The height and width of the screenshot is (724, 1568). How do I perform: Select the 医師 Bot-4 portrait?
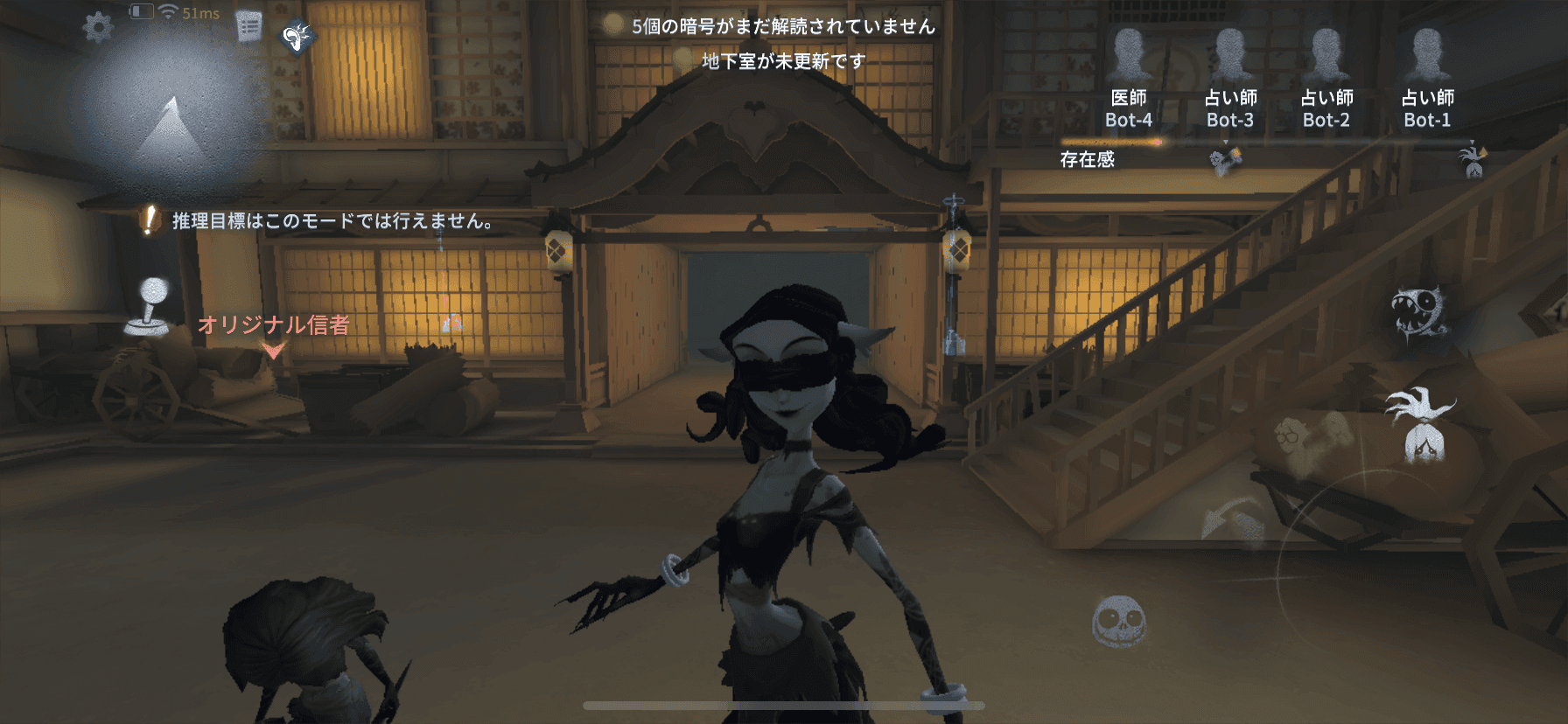[1131, 52]
